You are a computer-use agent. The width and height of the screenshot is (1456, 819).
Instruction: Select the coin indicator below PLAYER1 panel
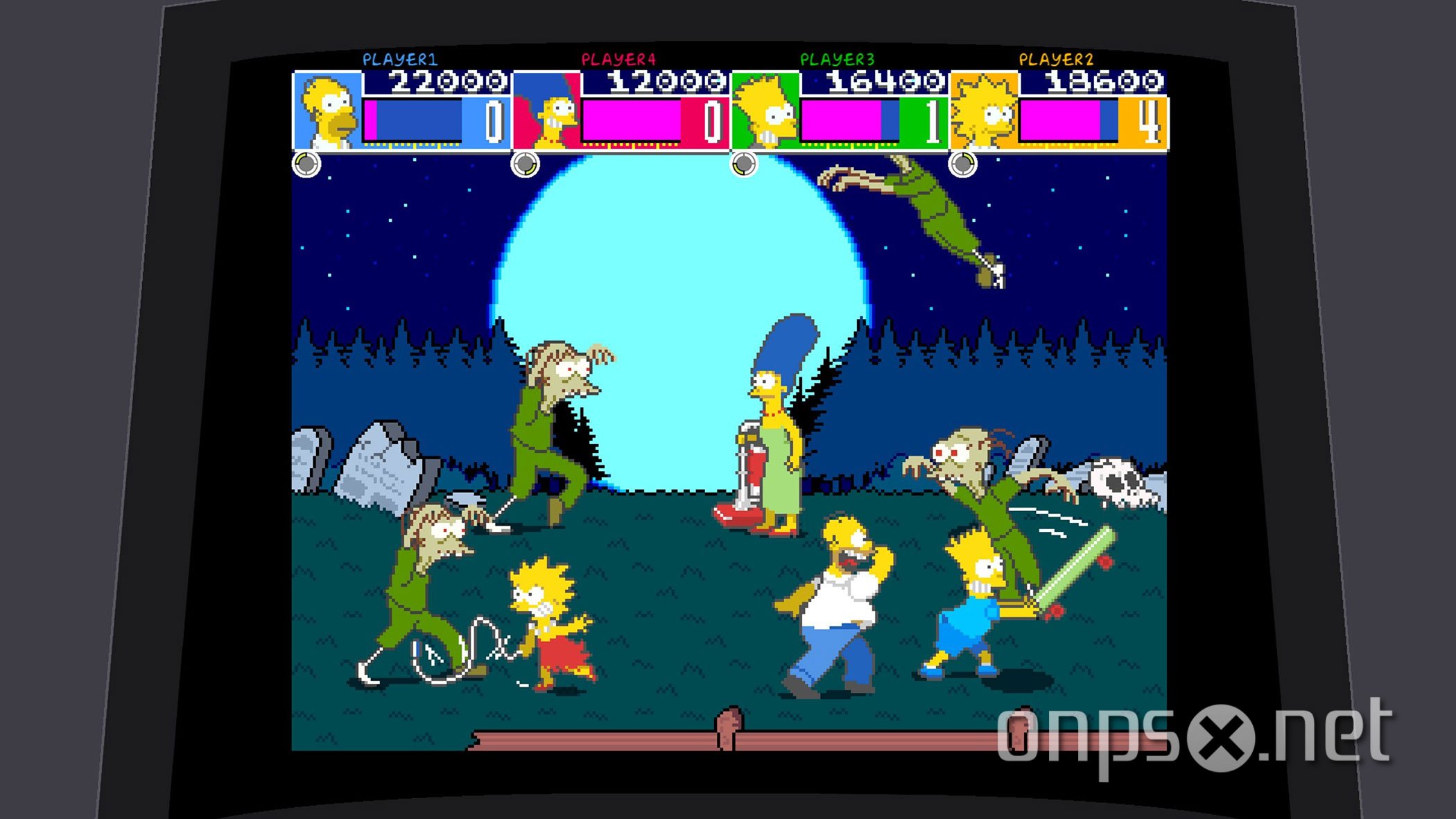pyautogui.click(x=307, y=166)
